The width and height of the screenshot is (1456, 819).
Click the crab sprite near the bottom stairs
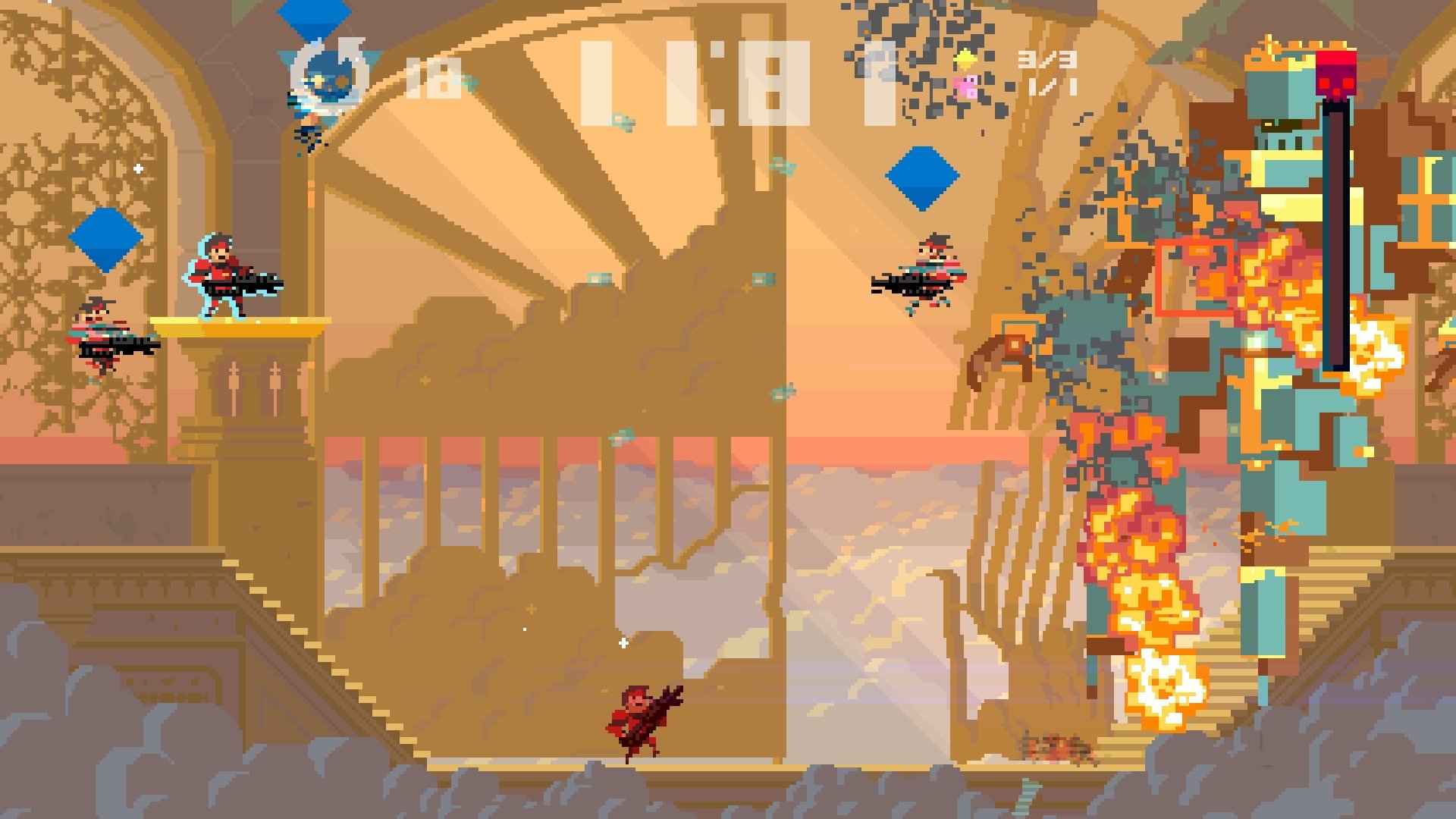1054,747
